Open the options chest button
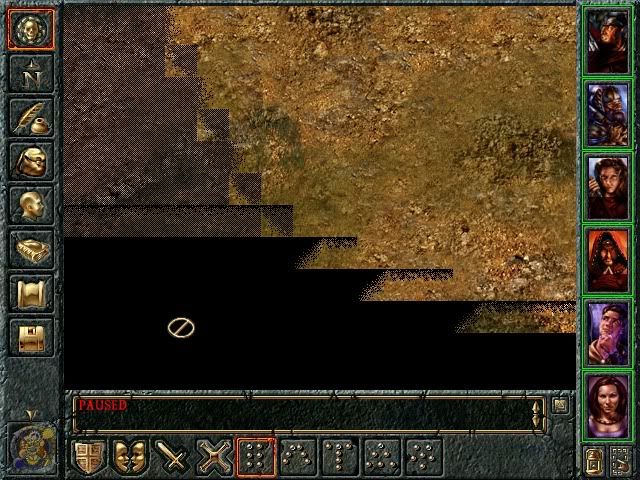The image size is (640, 480). click(x=31, y=337)
